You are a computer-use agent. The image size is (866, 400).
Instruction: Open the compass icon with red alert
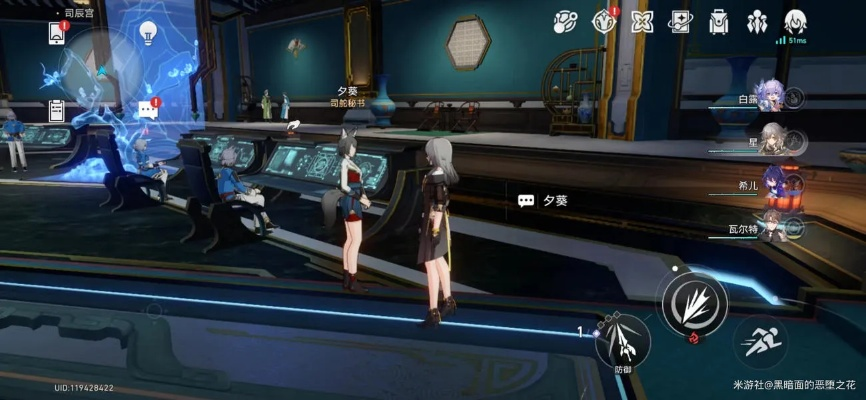click(604, 21)
